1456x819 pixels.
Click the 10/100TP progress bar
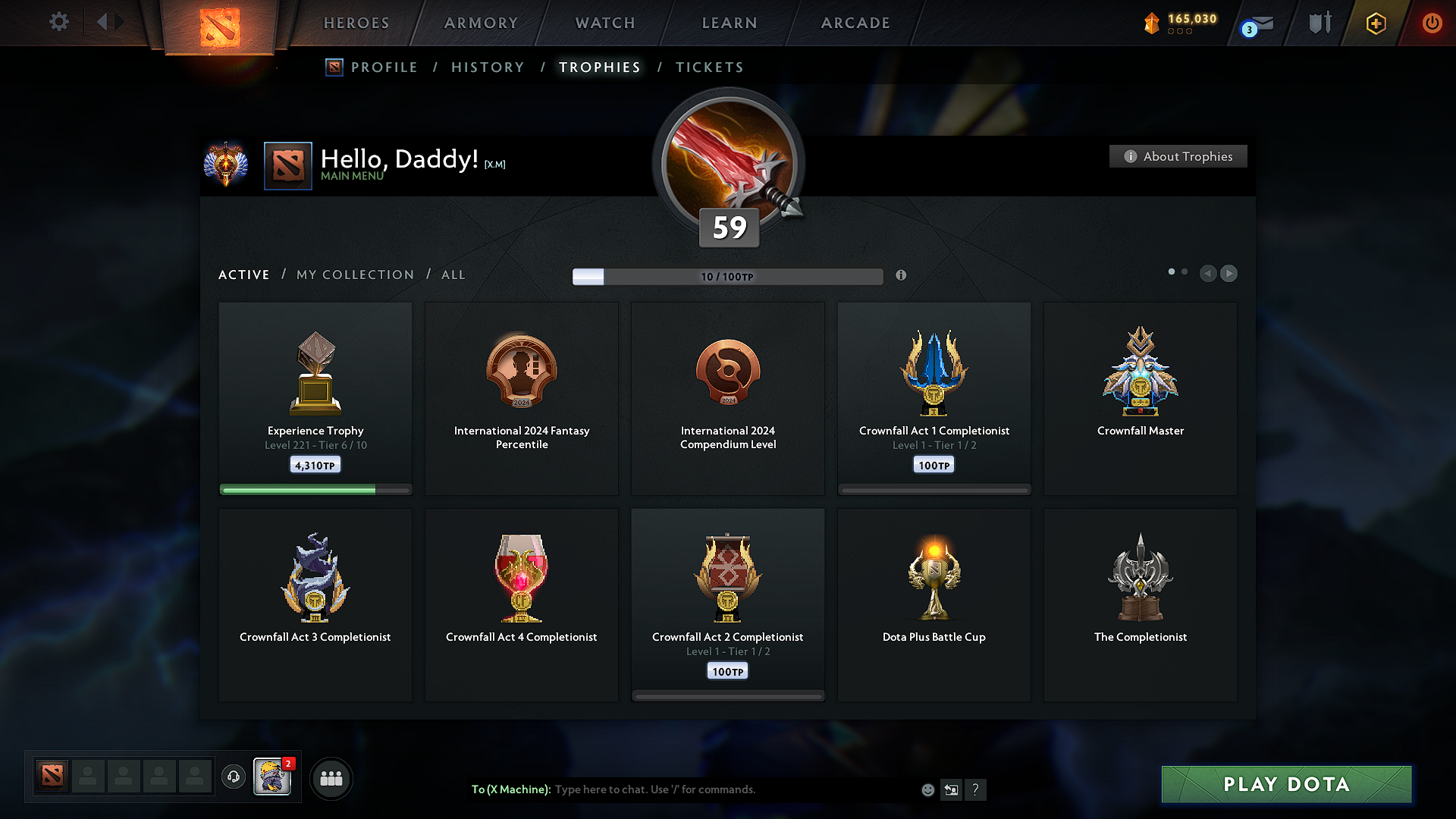[727, 276]
